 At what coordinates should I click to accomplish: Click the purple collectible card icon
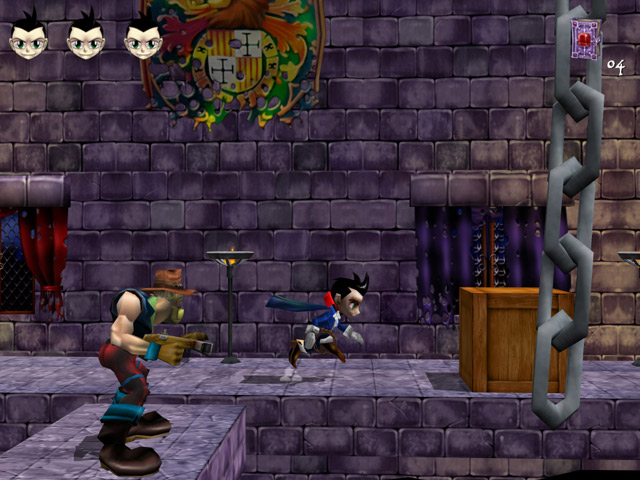[x=585, y=38]
